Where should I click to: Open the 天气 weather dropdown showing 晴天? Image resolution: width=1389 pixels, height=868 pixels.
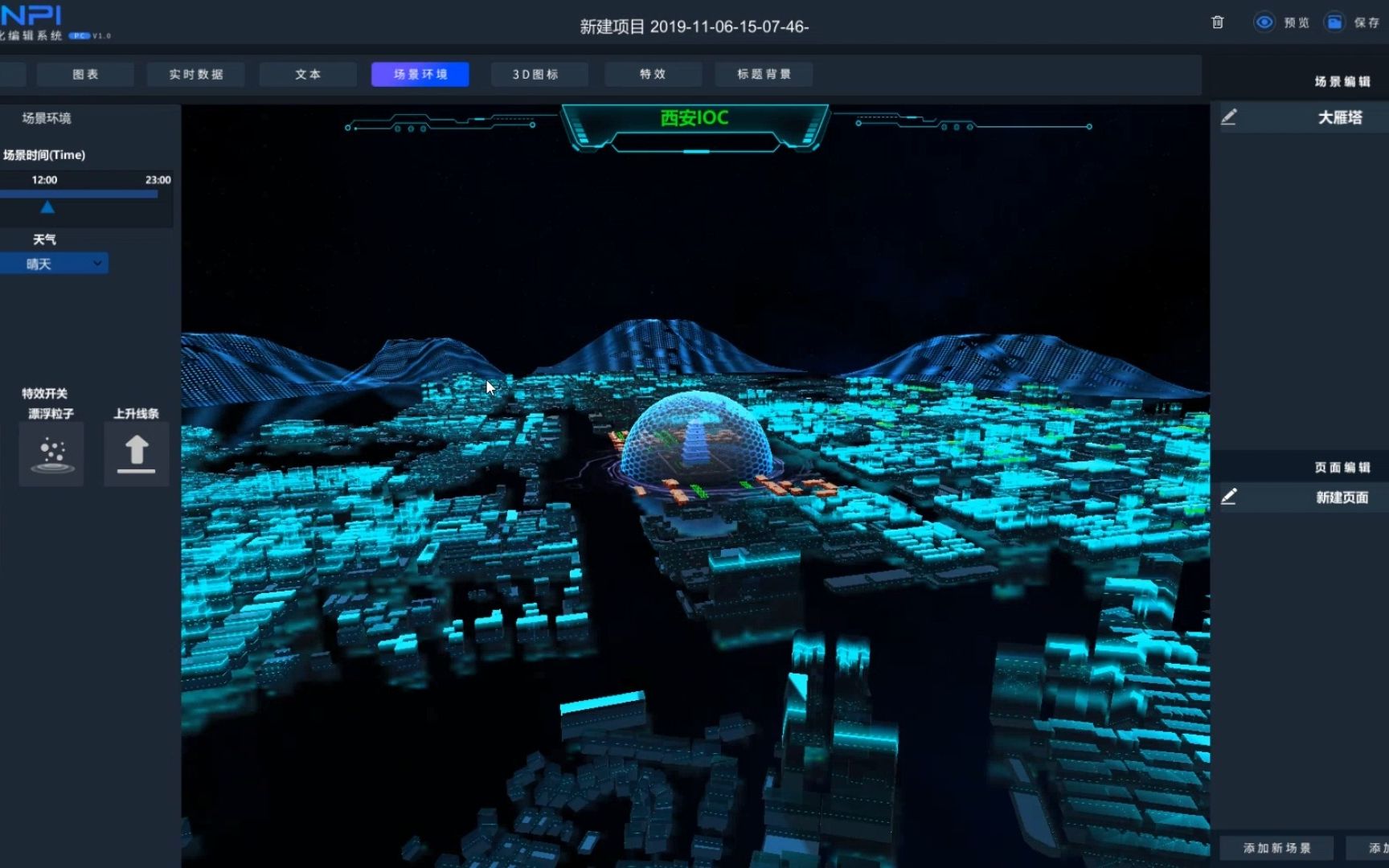pos(55,263)
